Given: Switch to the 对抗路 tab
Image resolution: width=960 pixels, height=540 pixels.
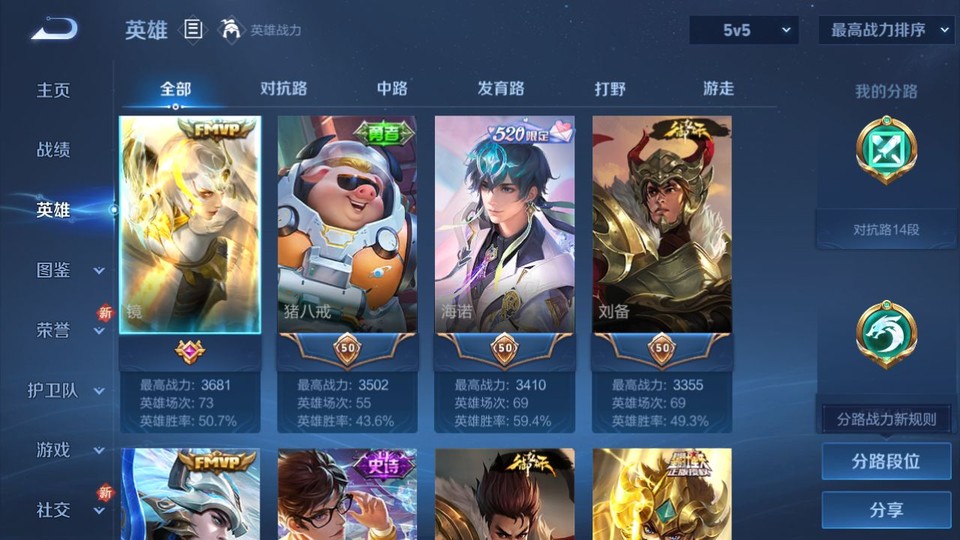Looking at the screenshot, I should pos(284,88).
